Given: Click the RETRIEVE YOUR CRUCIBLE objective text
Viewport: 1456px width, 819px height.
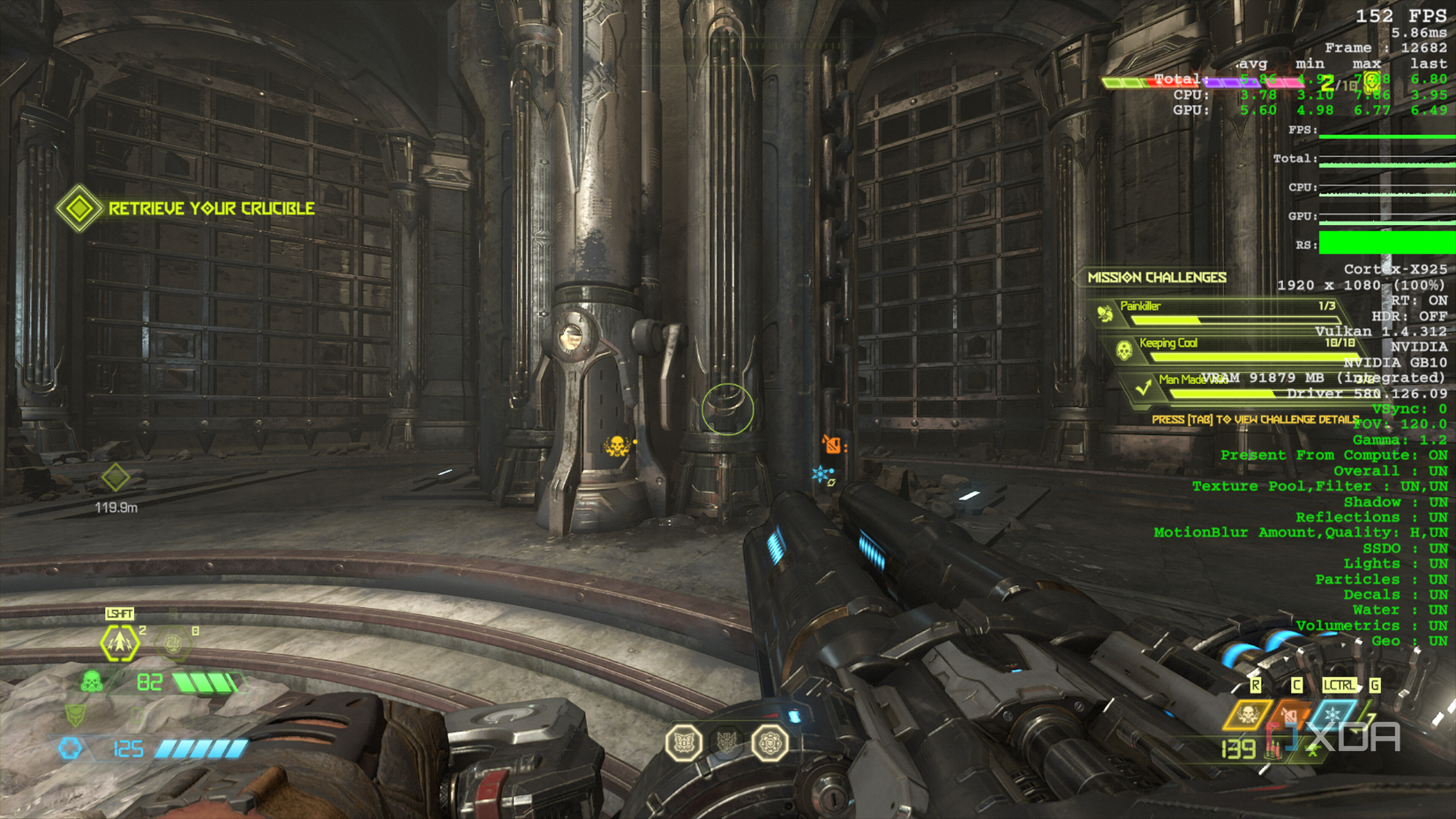Looking at the screenshot, I should [210, 208].
